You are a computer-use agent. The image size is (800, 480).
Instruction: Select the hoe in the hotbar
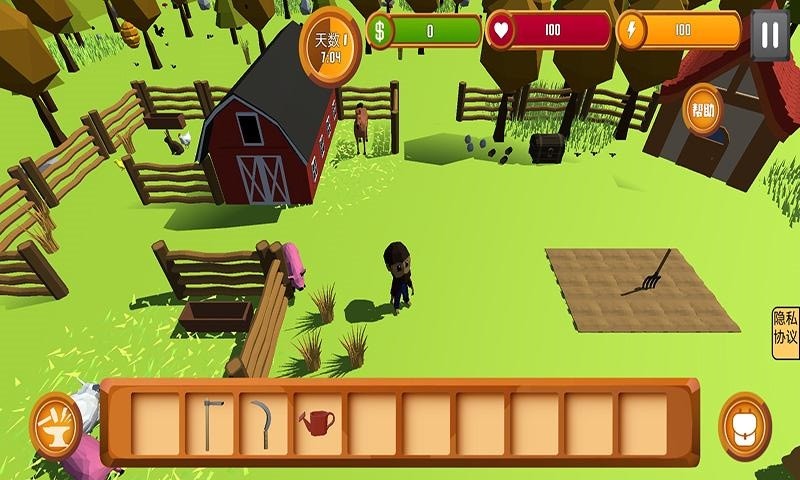coord(210,423)
